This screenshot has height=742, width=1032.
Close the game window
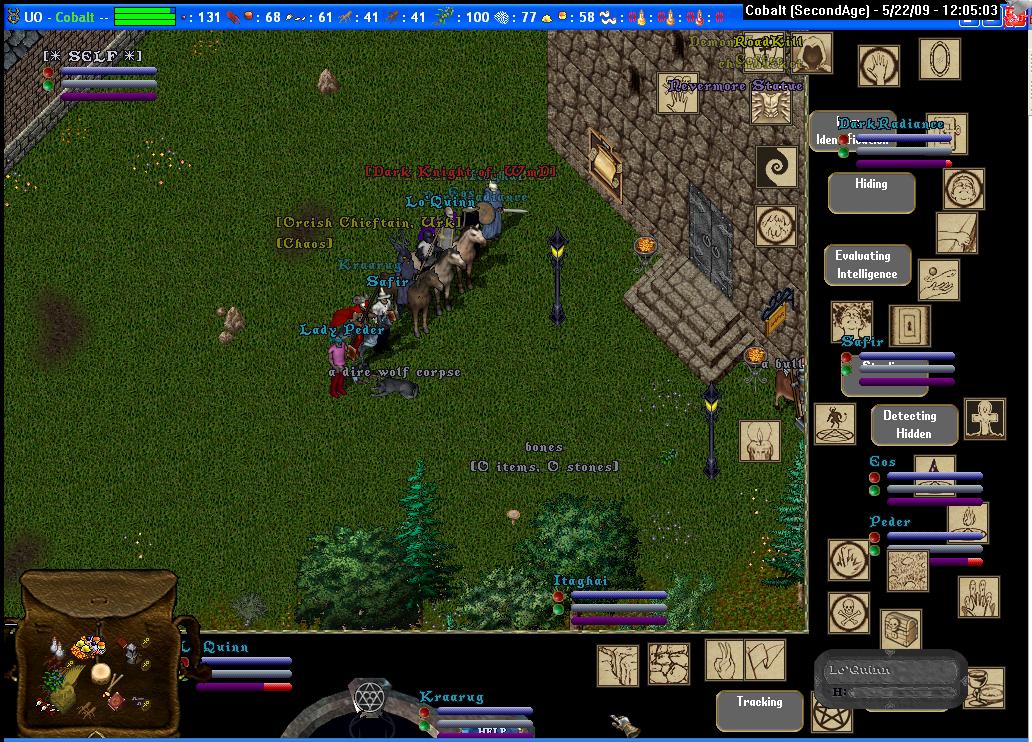click(1014, 10)
